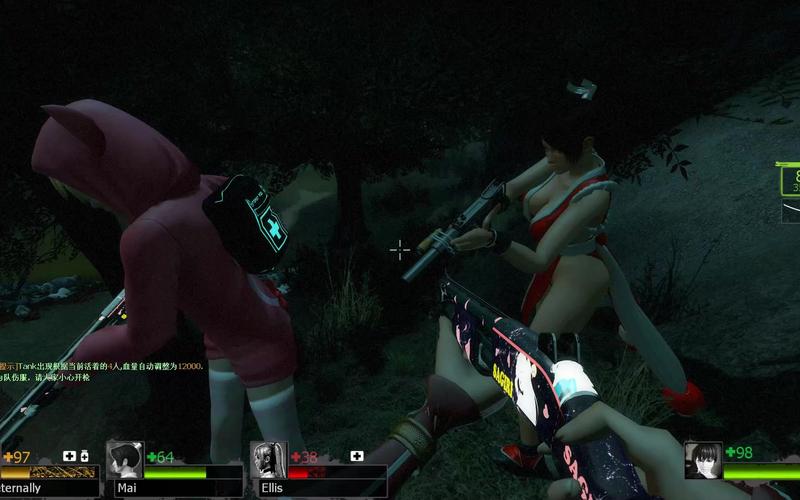The width and height of the screenshot is (800, 500).
Task: Click Ellis's first aid kit icon
Action: click(x=357, y=456)
